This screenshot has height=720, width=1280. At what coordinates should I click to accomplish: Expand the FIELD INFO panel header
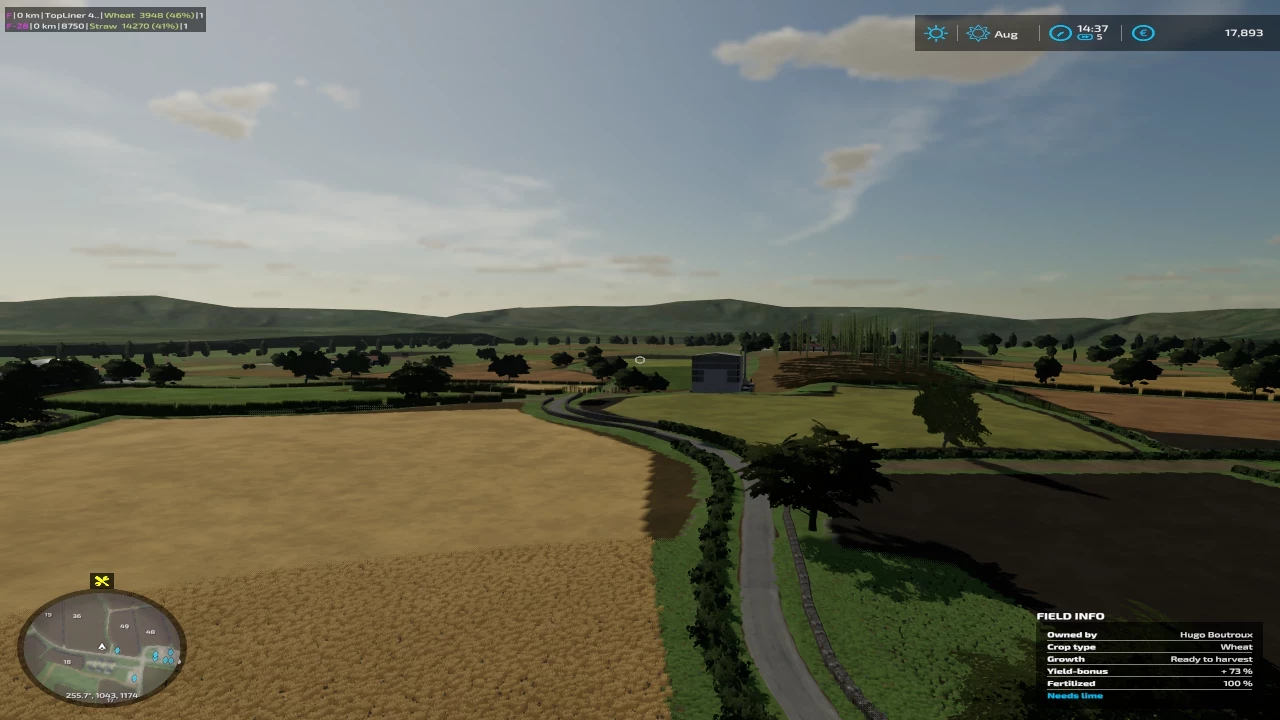(x=1071, y=616)
